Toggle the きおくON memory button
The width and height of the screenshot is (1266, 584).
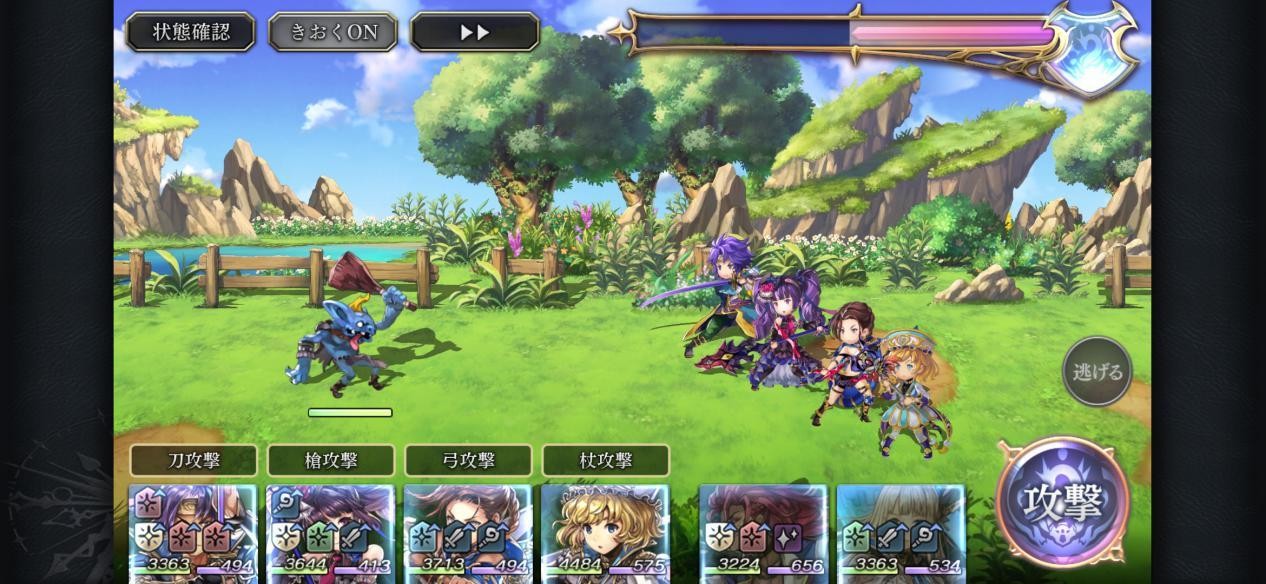[x=333, y=32]
